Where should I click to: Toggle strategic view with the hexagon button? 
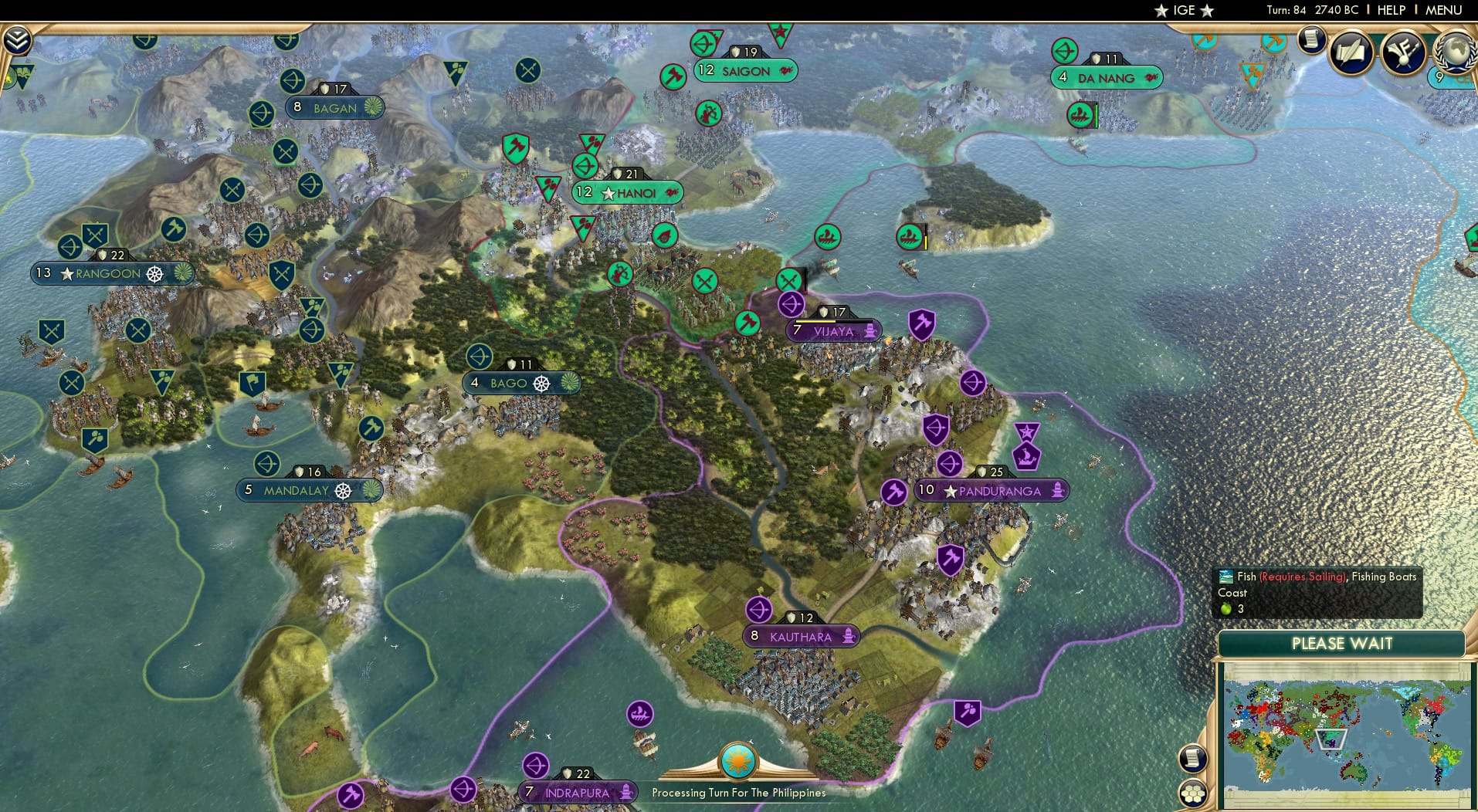(x=1193, y=794)
